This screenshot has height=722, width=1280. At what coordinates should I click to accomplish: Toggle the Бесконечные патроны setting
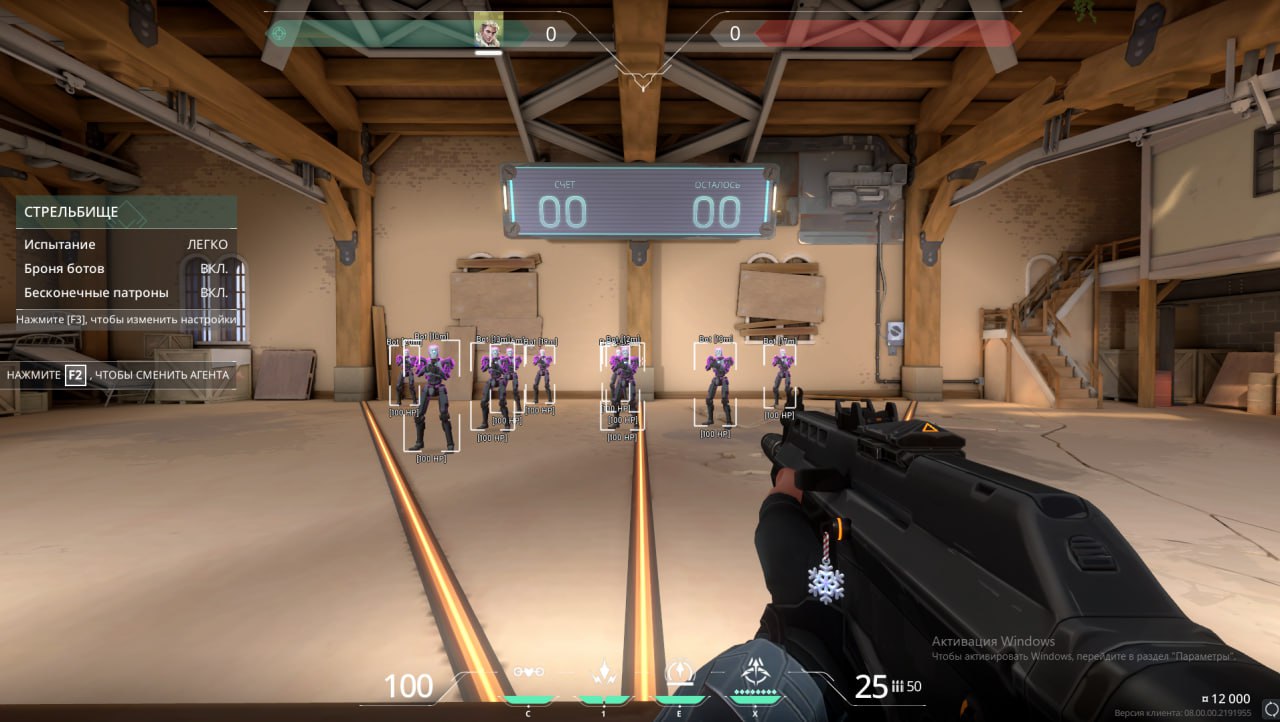pyautogui.click(x=126, y=293)
